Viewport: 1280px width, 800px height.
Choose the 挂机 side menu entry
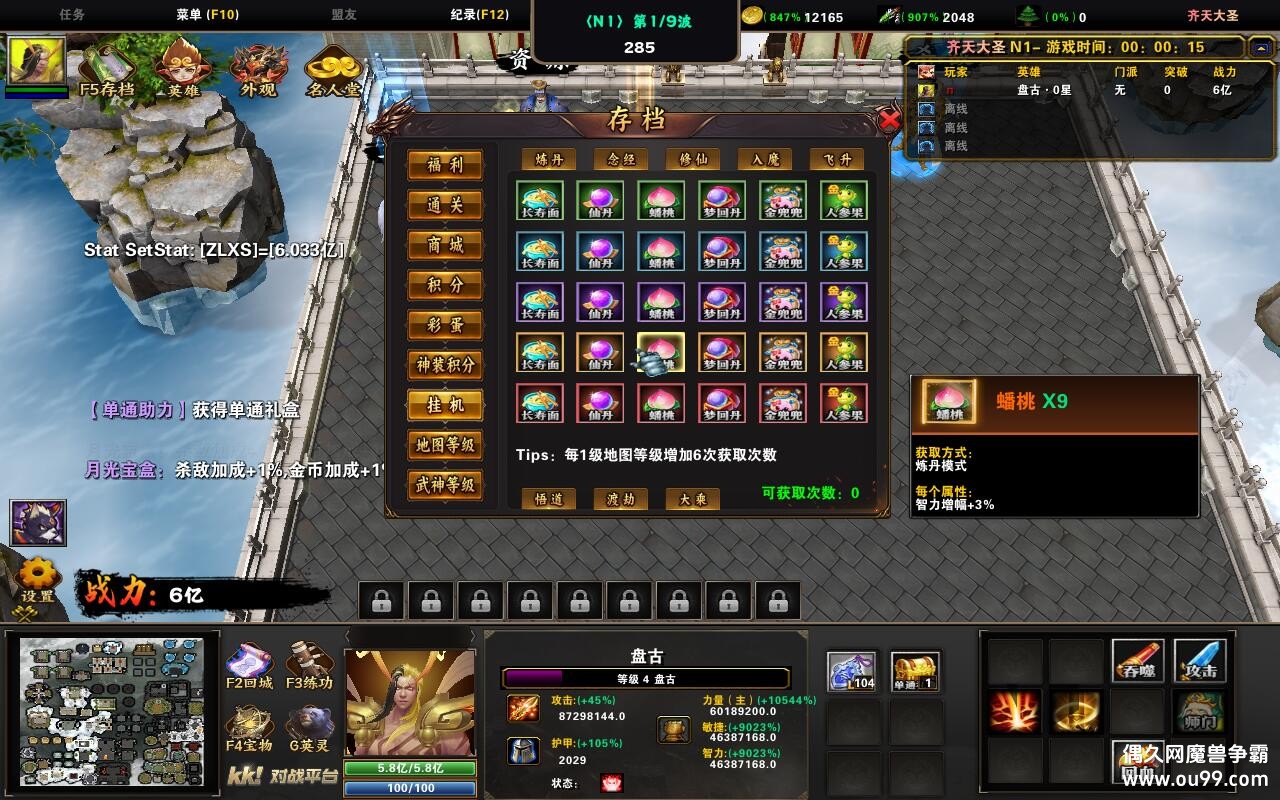[445, 405]
